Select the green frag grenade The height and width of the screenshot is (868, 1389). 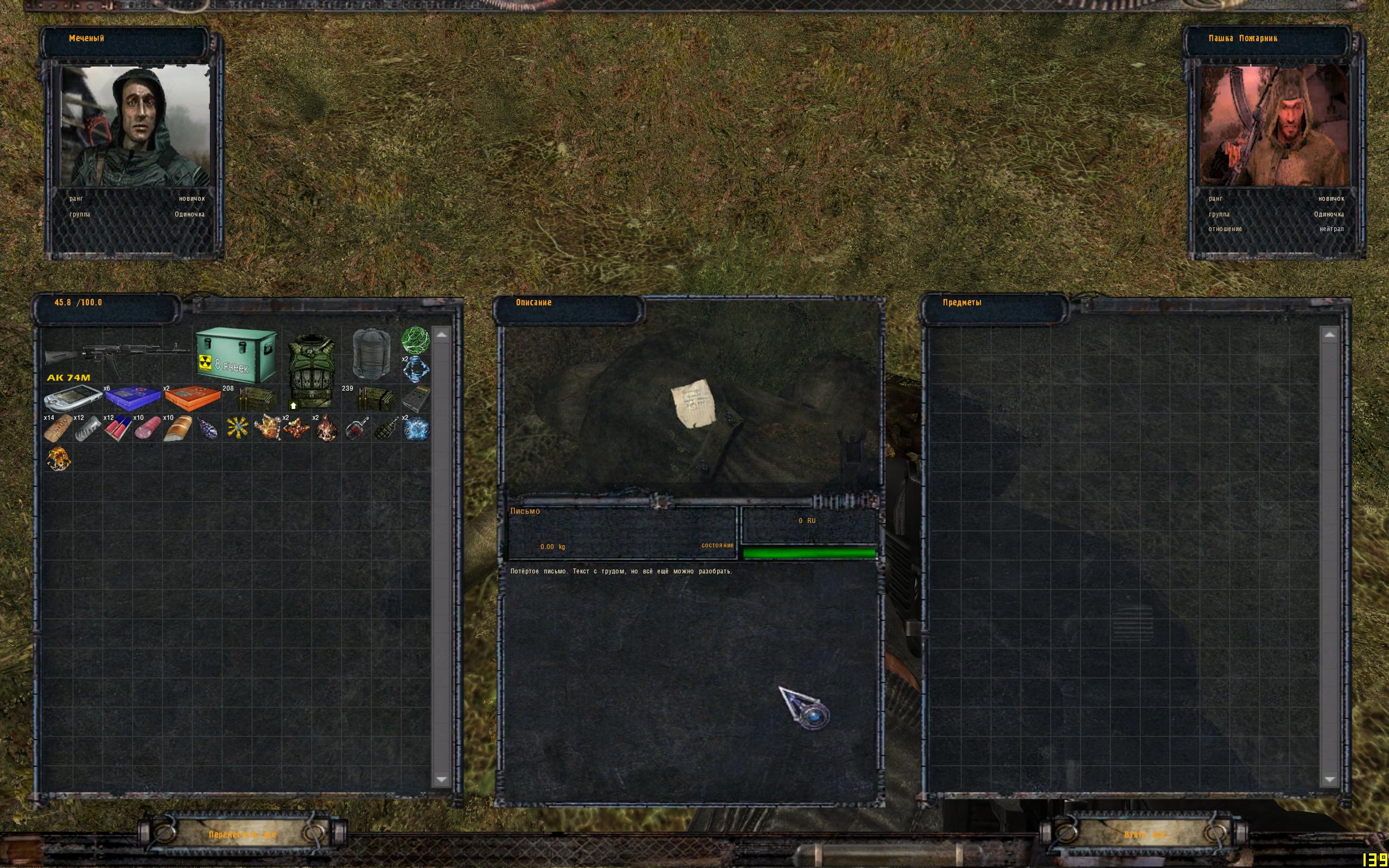click(386, 429)
